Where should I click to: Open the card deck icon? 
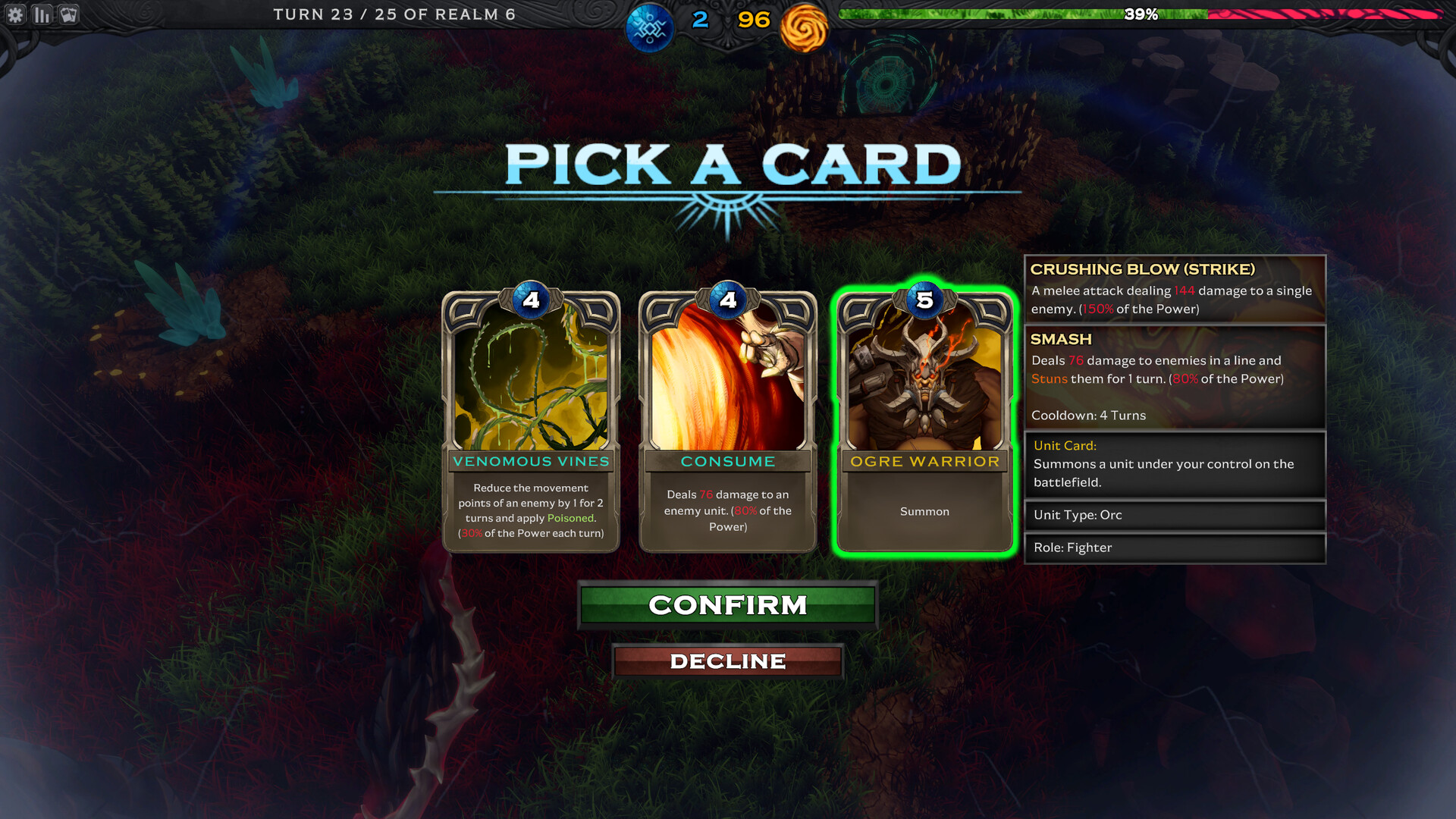tap(68, 14)
